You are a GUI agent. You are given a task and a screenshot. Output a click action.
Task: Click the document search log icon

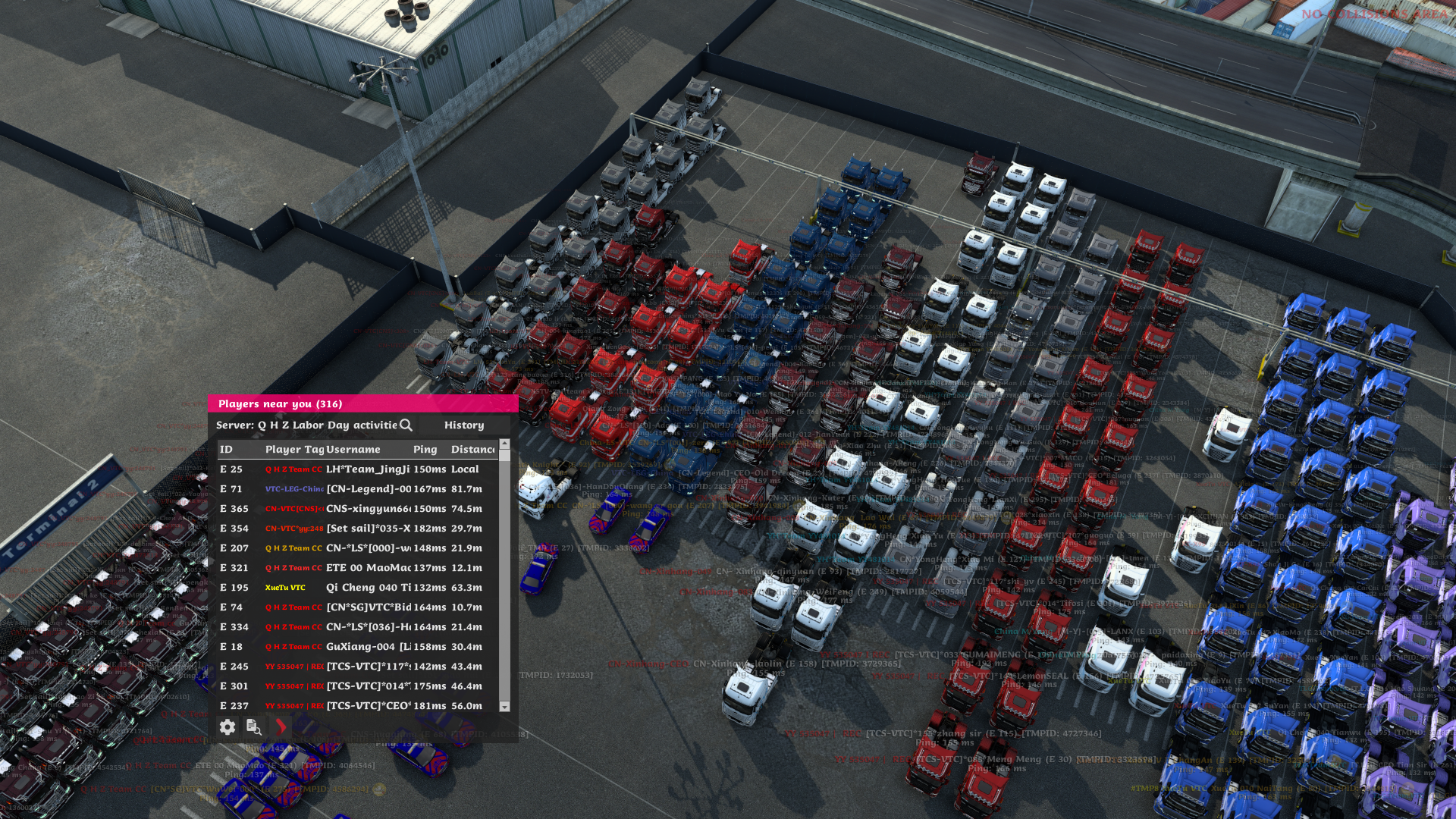pyautogui.click(x=253, y=727)
